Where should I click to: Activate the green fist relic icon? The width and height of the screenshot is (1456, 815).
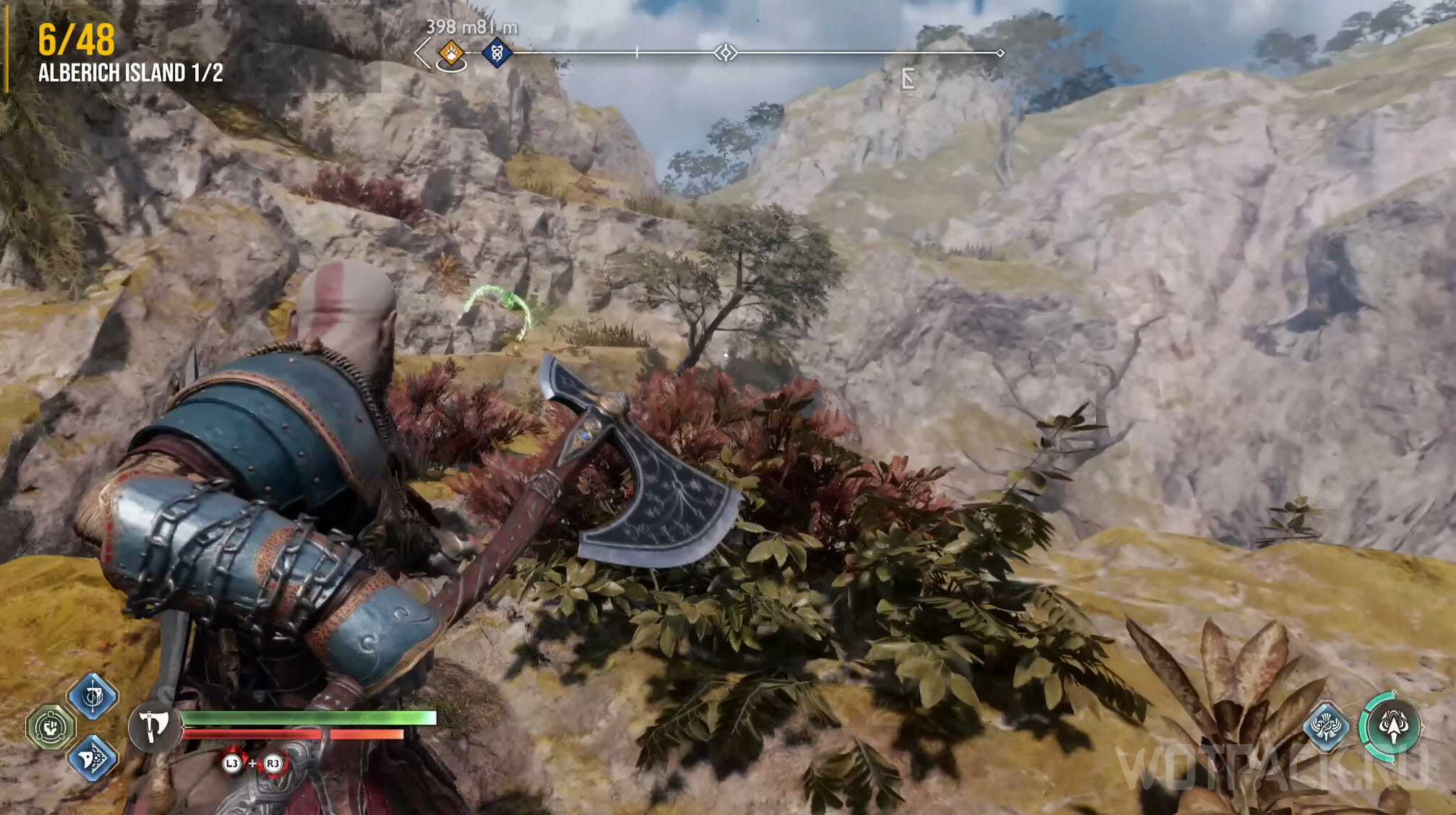(x=51, y=727)
